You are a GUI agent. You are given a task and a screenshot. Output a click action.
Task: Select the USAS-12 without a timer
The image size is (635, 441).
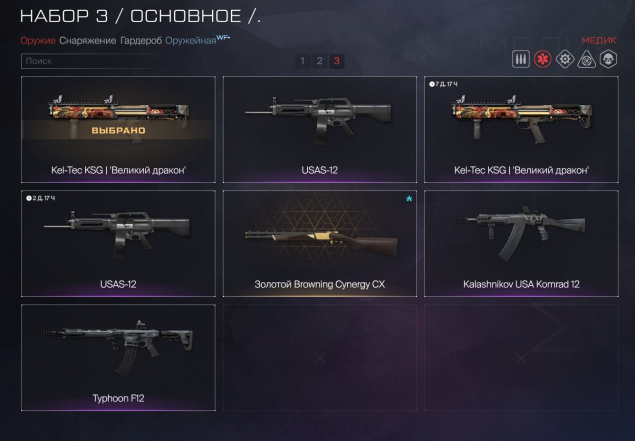pyautogui.click(x=319, y=129)
